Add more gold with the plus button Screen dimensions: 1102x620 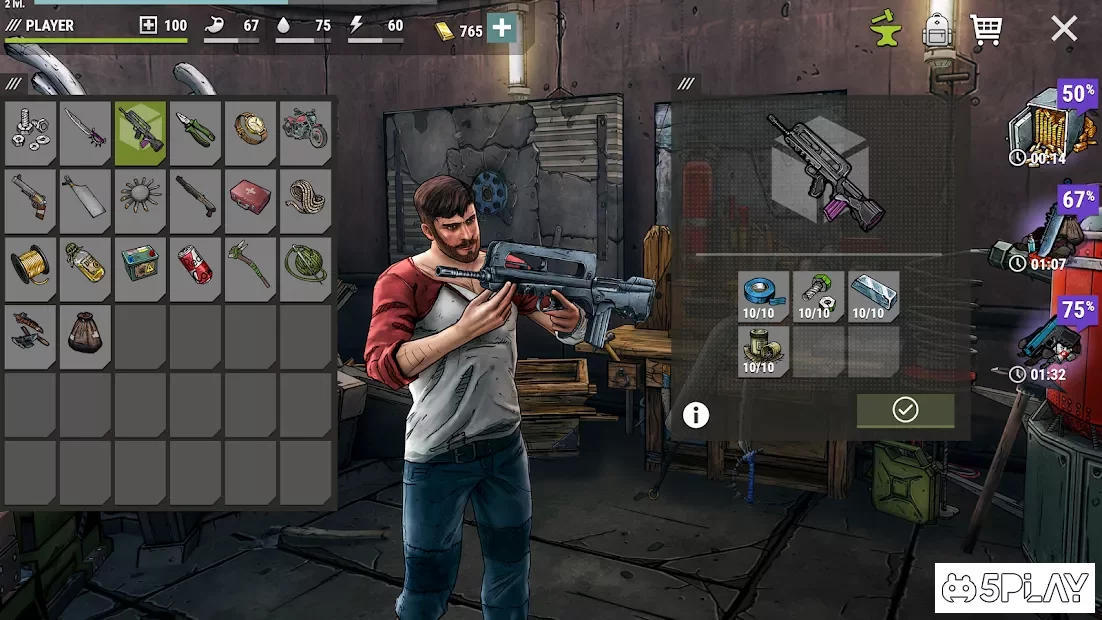point(502,29)
